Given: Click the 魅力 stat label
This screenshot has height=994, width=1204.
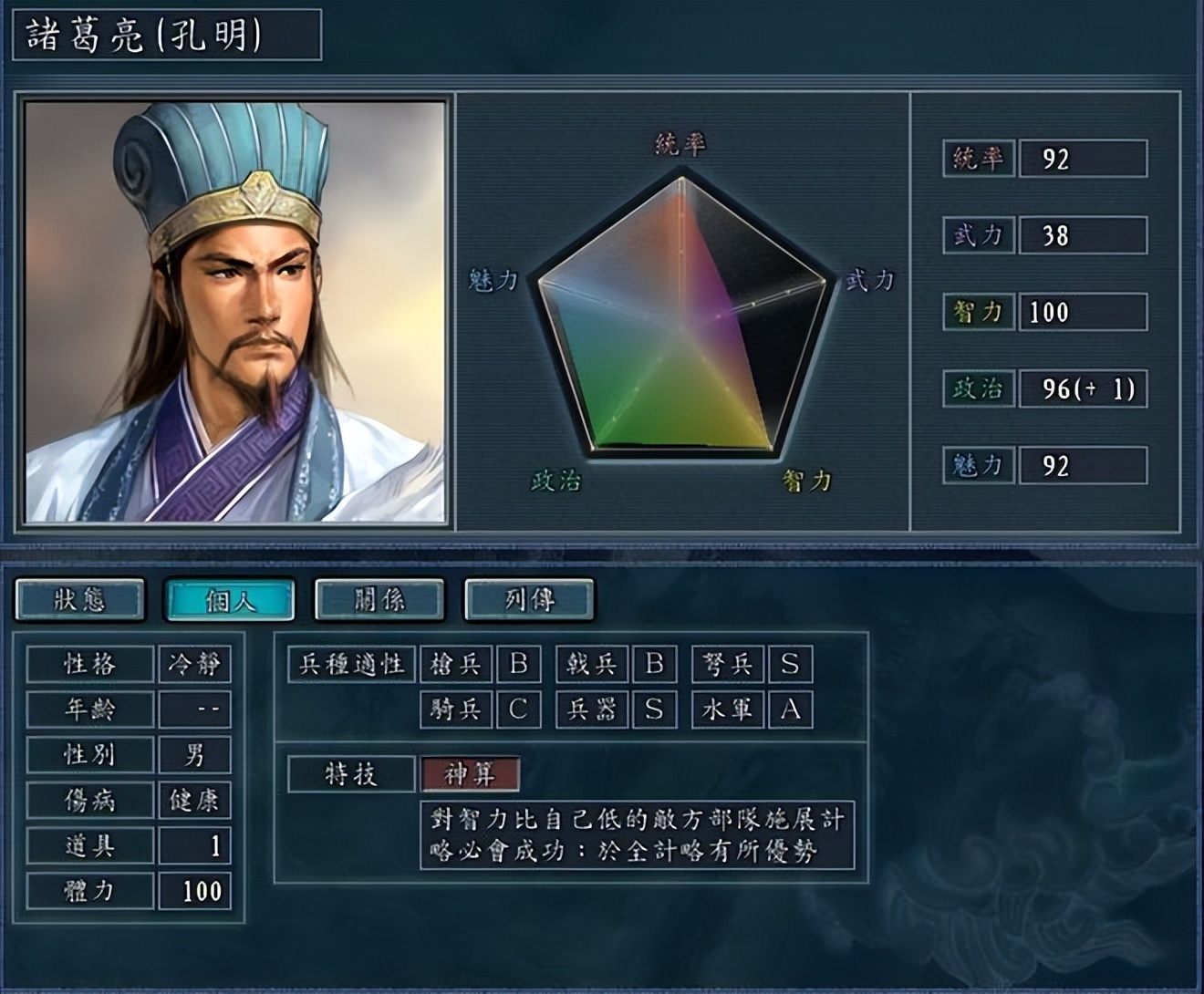Looking at the screenshot, I should point(978,467).
